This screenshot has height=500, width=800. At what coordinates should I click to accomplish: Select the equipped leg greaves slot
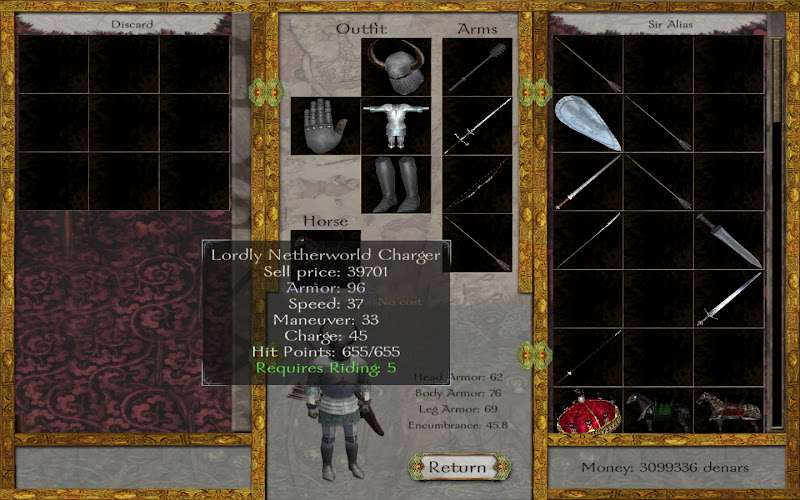click(x=396, y=184)
